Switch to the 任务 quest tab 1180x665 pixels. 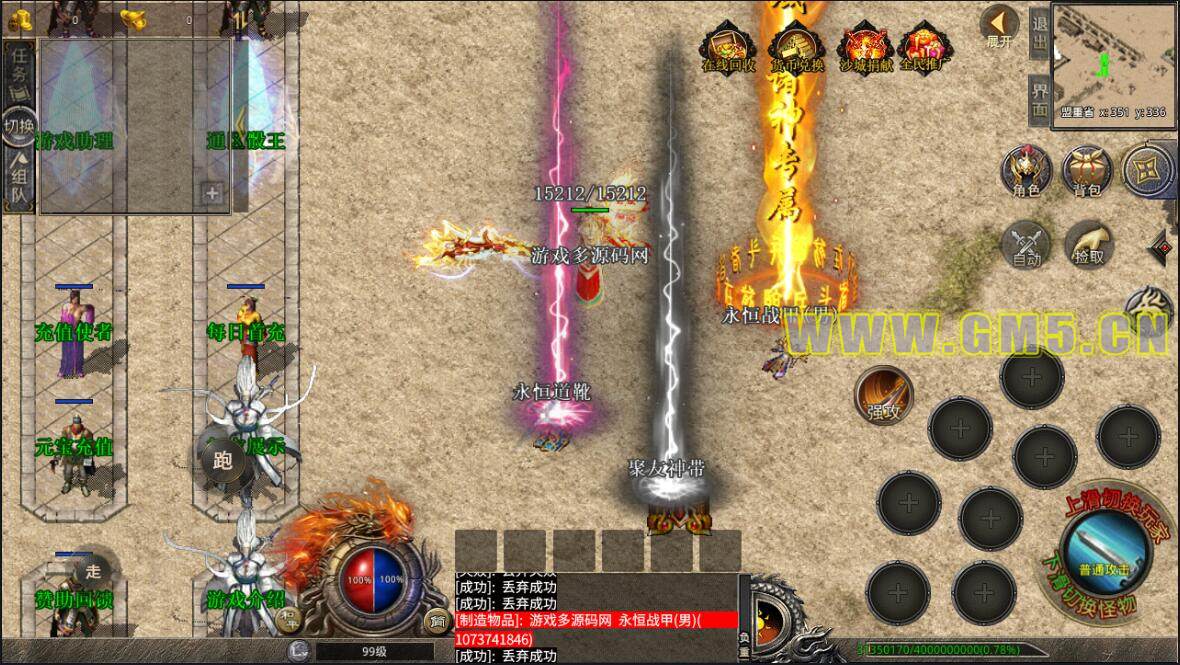(x=19, y=67)
